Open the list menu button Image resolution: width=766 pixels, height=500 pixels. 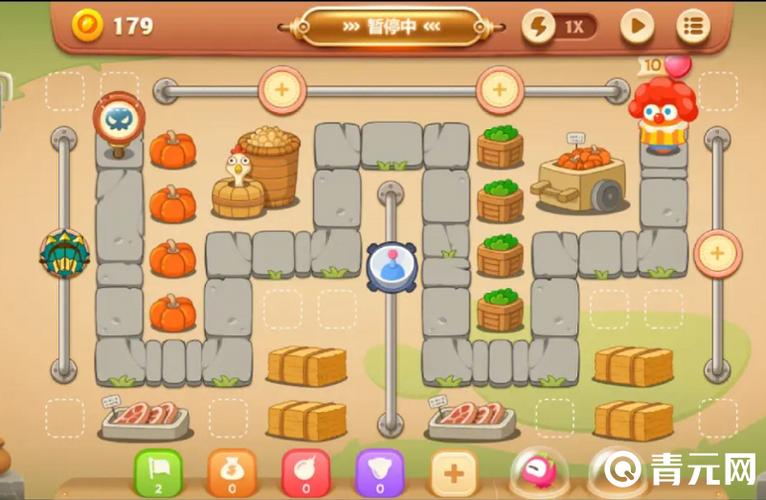click(x=692, y=26)
